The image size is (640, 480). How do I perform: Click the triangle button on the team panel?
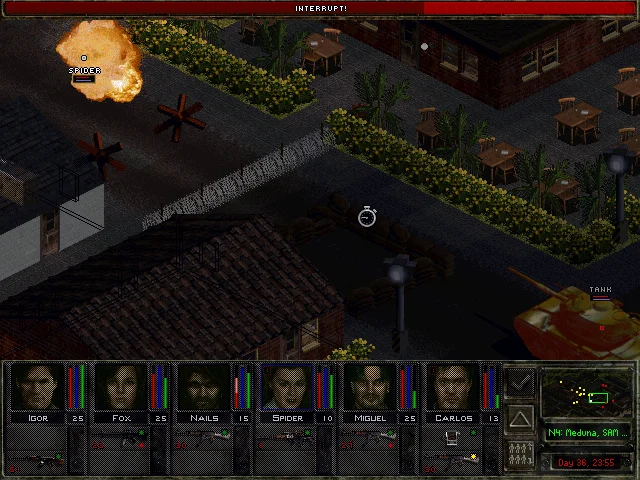(x=520, y=417)
